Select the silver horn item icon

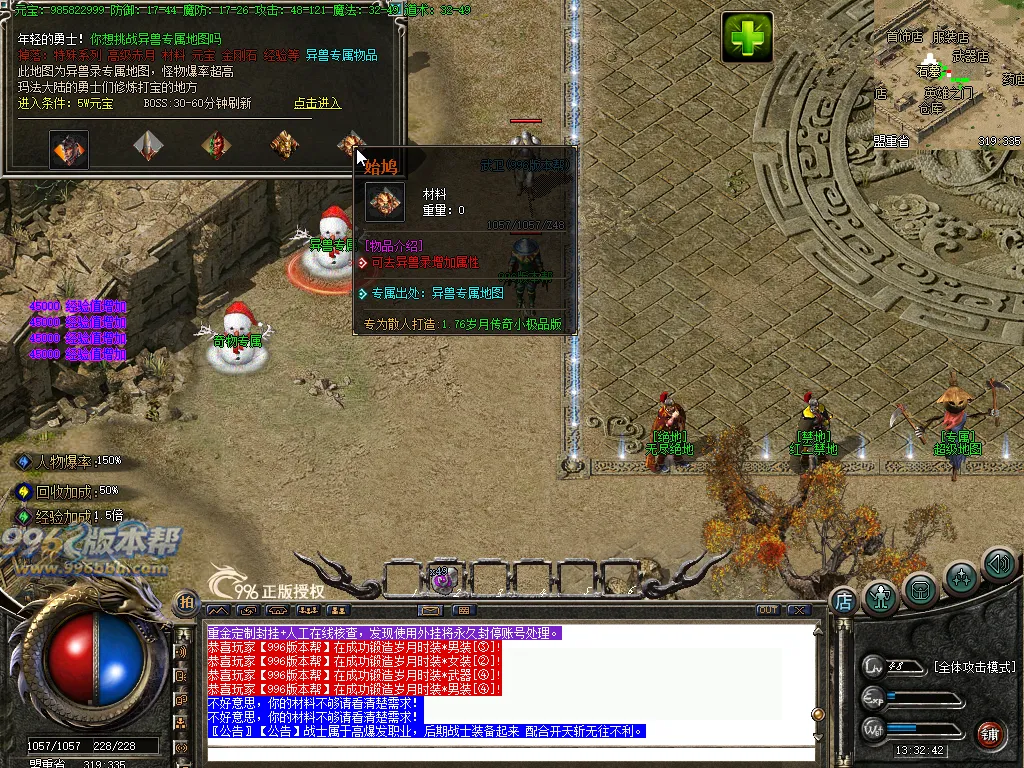(148, 146)
